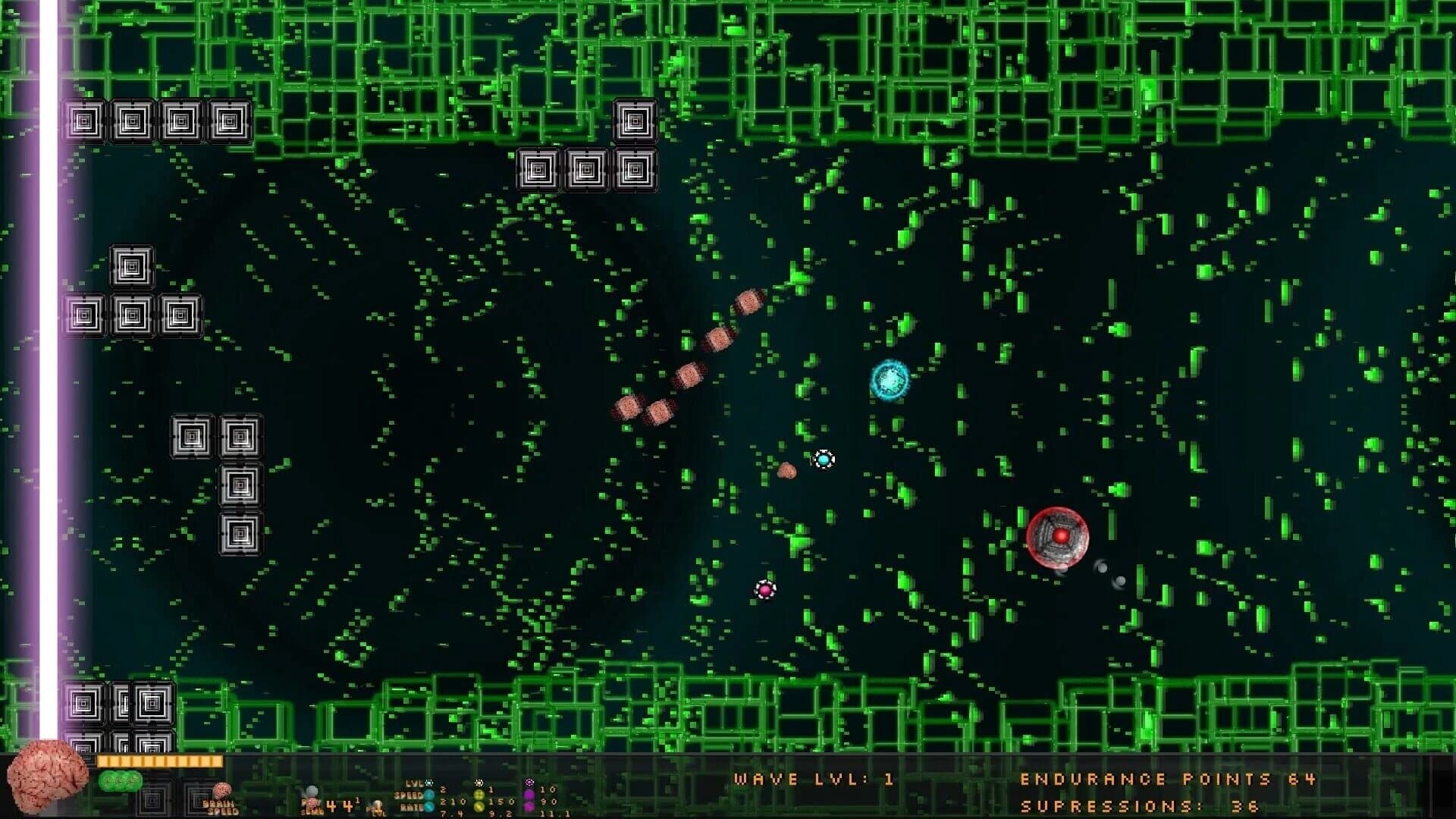Select the small brain above BRAIN SPEED label
The height and width of the screenshot is (819, 1456).
click(221, 792)
